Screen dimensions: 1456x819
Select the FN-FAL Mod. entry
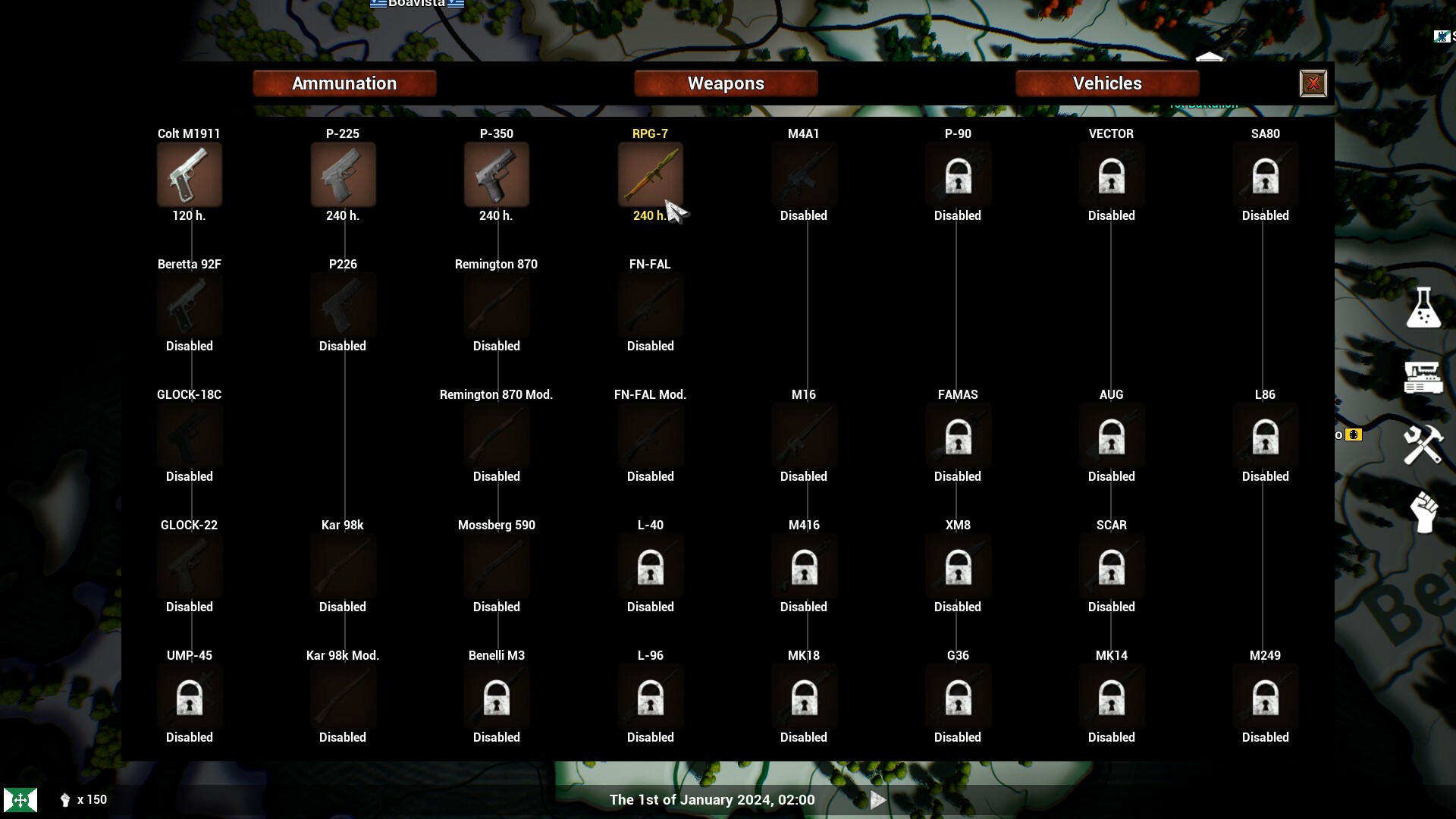coord(650,435)
